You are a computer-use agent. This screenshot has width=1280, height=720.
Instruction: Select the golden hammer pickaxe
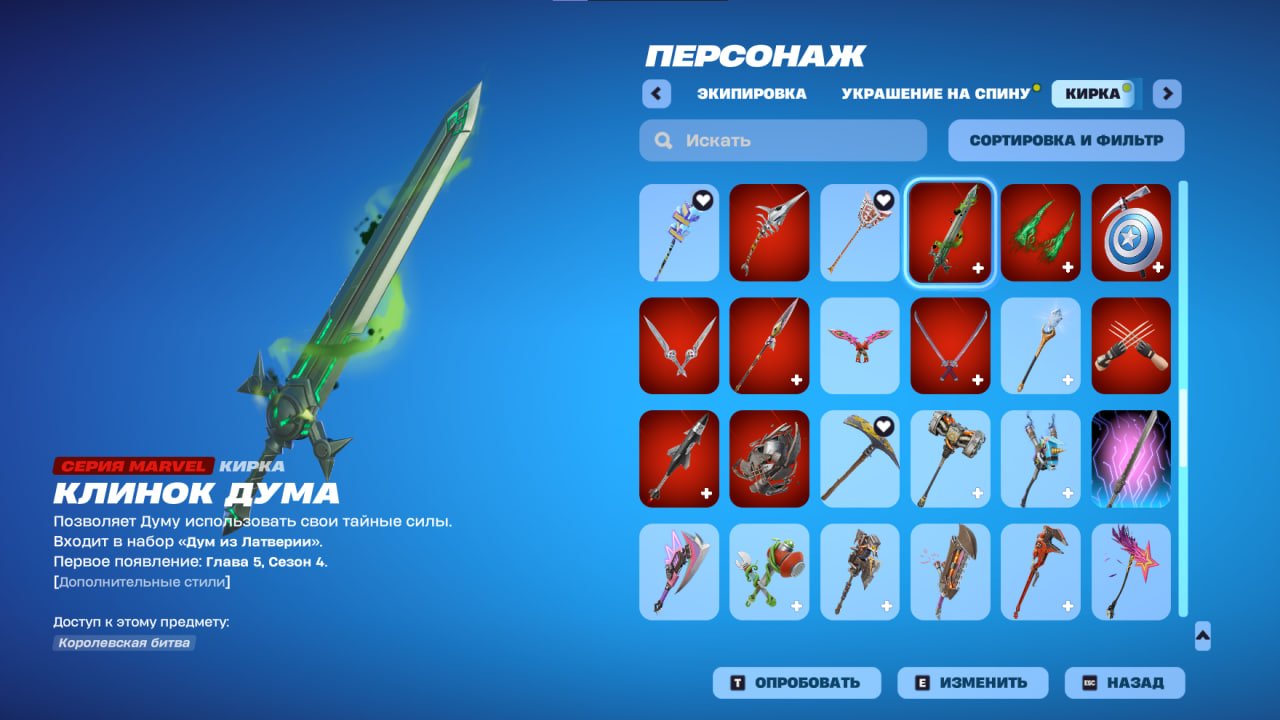[949, 459]
